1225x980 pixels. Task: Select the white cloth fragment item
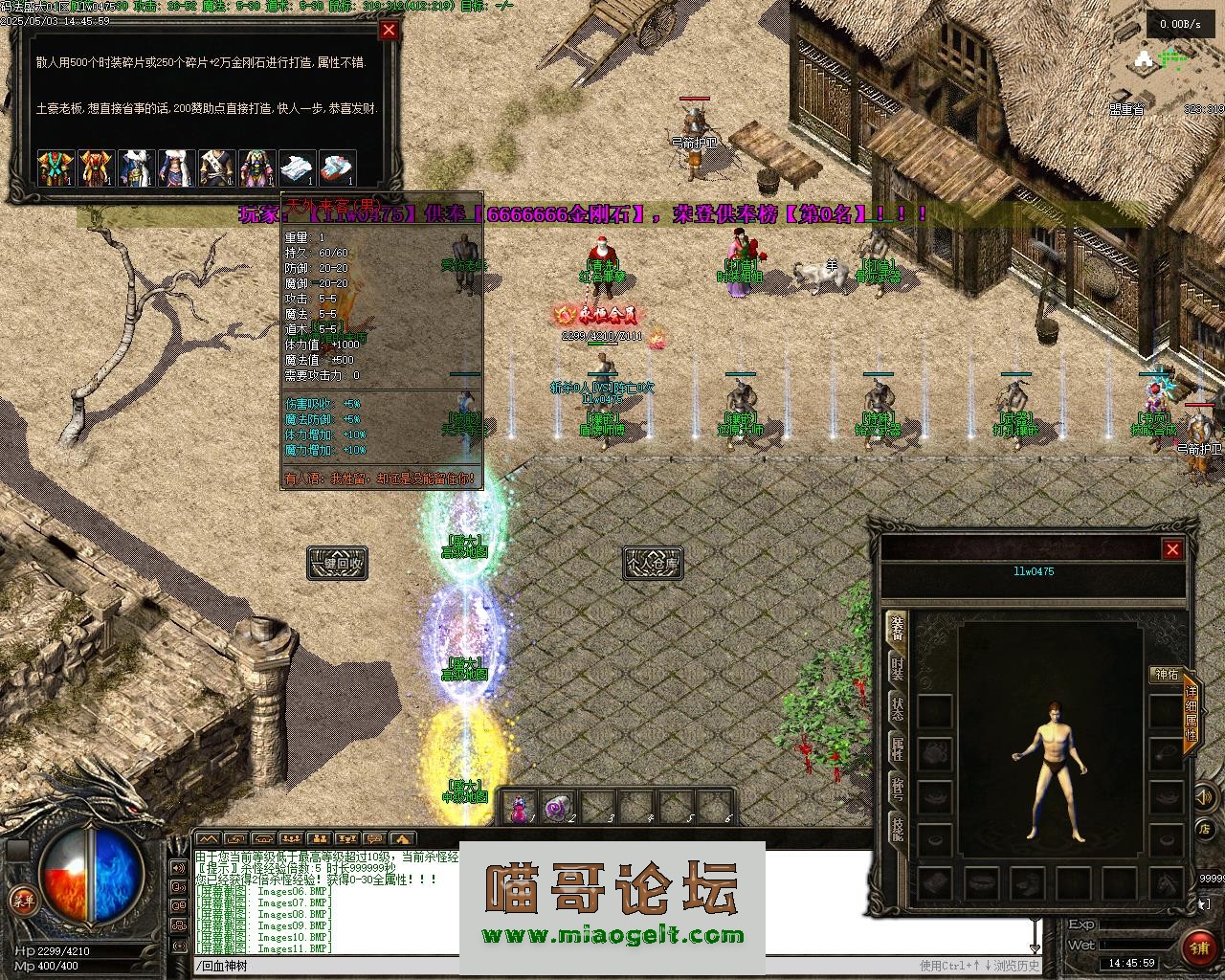click(x=297, y=167)
